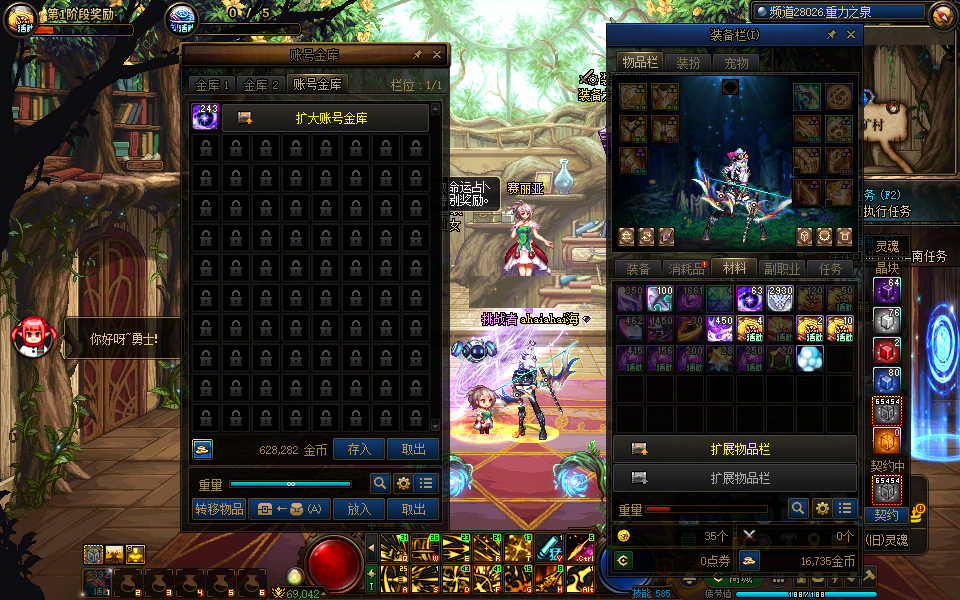Deposit gold with the 存入 button

click(359, 450)
